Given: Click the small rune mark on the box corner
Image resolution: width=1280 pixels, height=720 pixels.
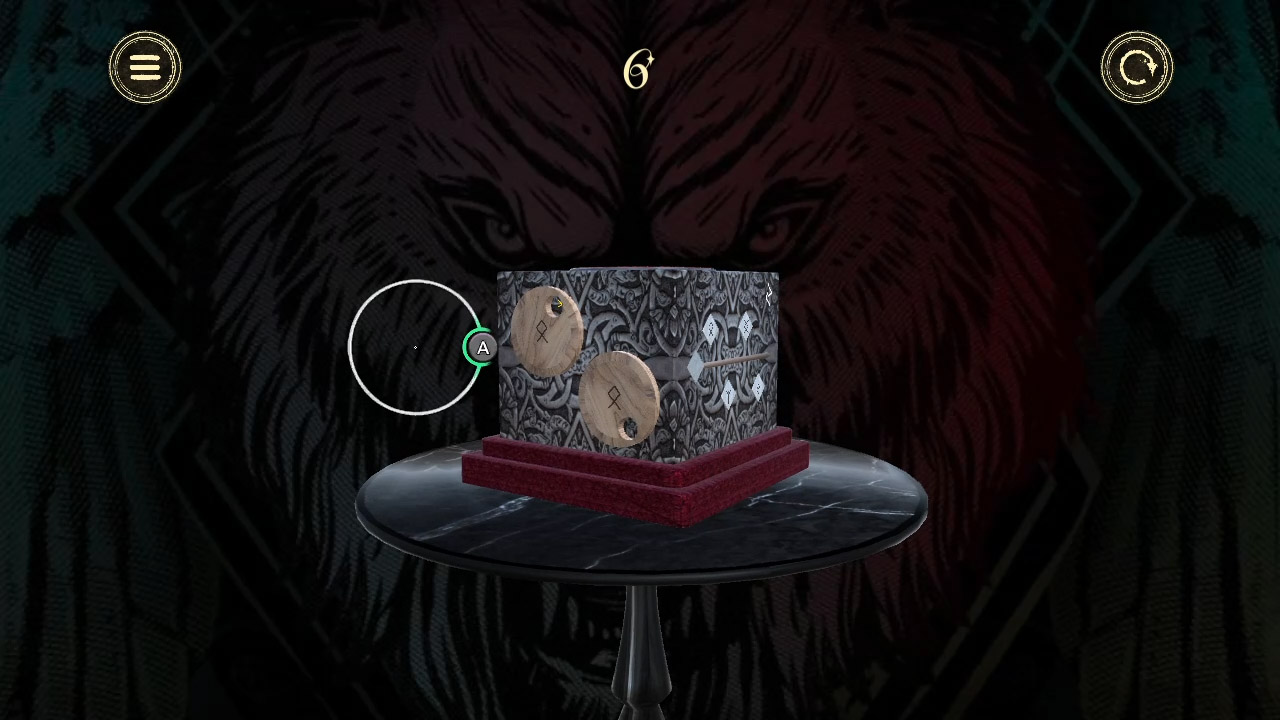Looking at the screenshot, I should [770, 293].
